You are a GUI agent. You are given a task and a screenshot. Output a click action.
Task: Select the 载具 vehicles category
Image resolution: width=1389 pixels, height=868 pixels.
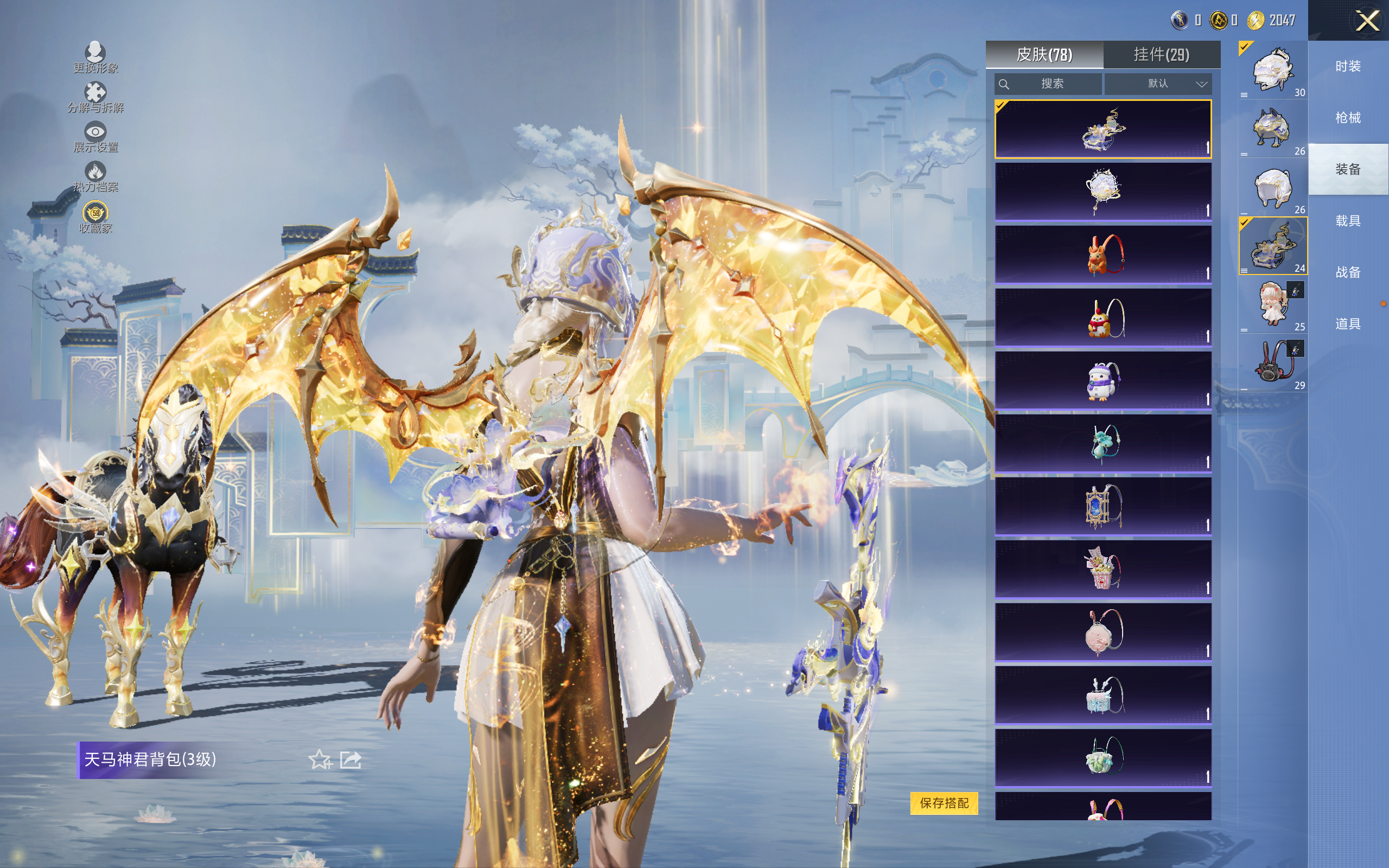tap(1348, 221)
